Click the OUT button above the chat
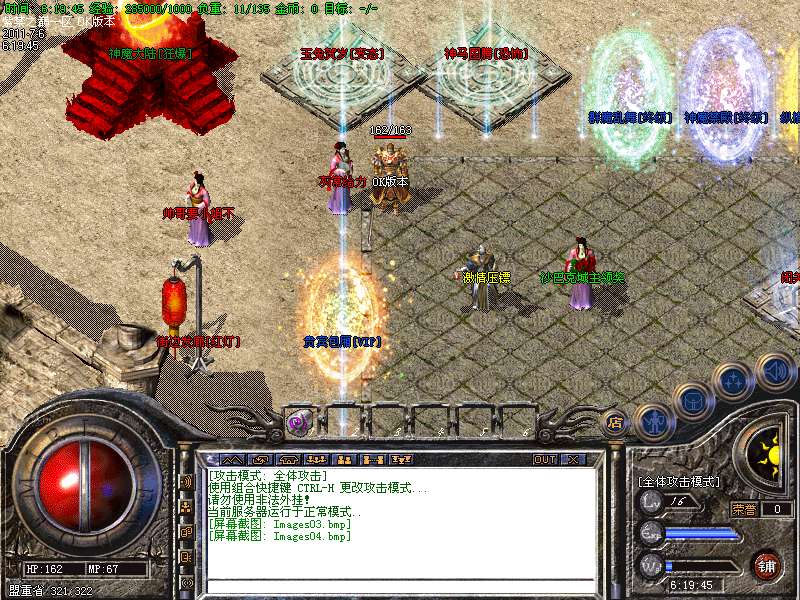The height and width of the screenshot is (600, 800). click(x=545, y=460)
